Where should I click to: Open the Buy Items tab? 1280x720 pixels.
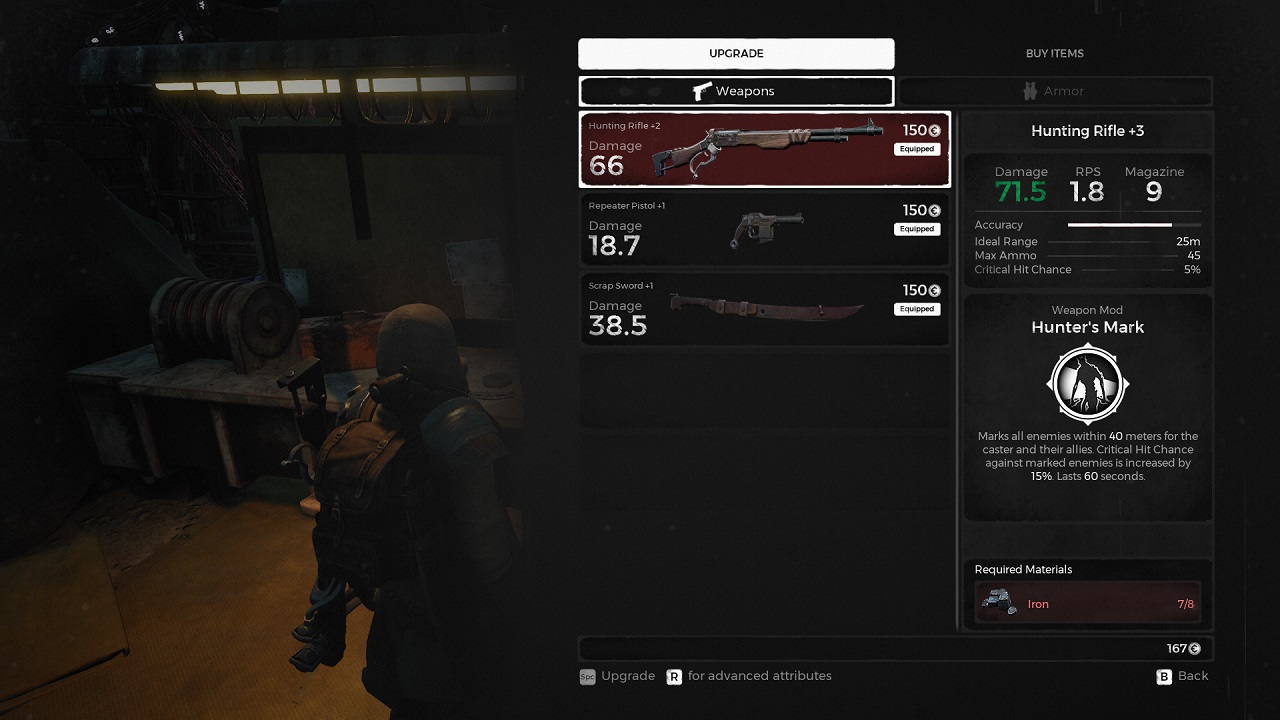[x=1054, y=54]
